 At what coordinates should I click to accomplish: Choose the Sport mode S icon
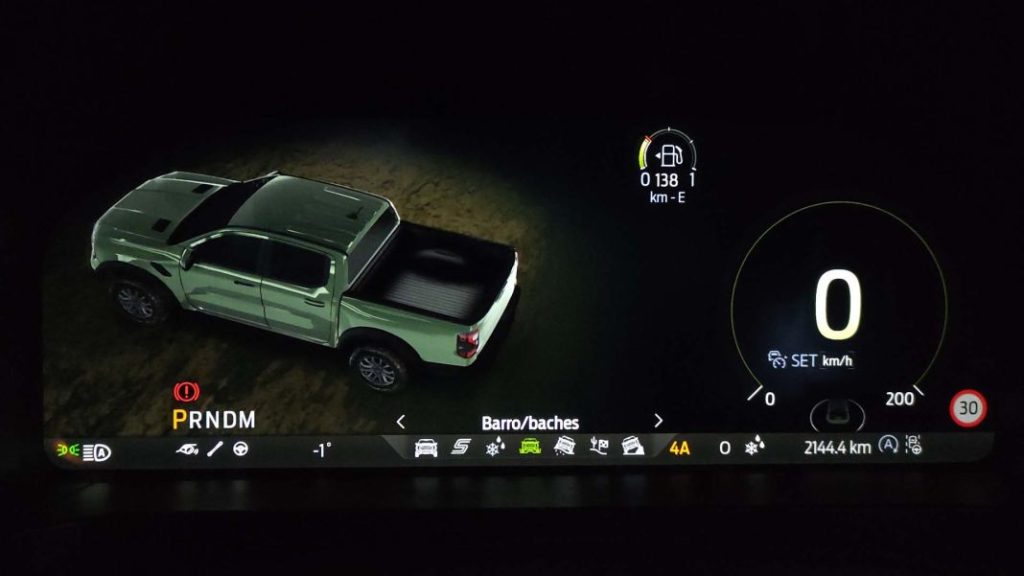click(460, 448)
